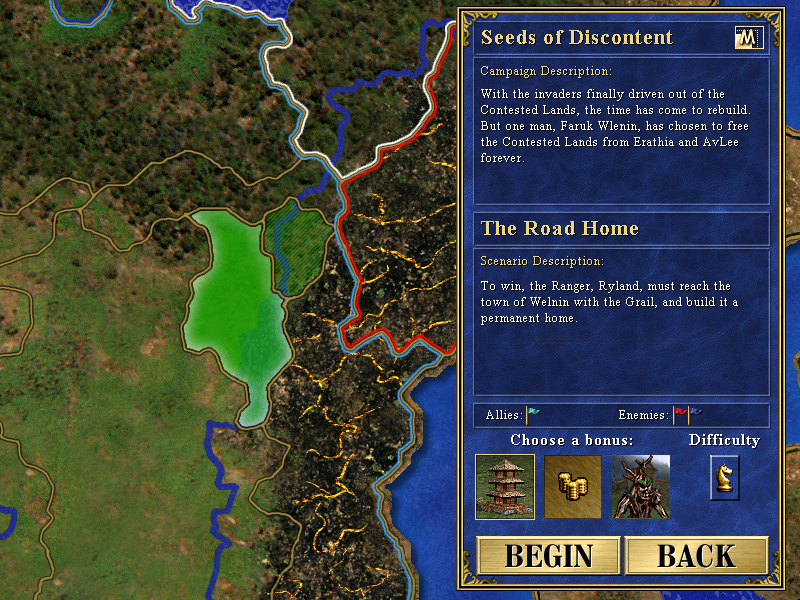Begin the campaign scenario
The width and height of the screenshot is (800, 600).
click(x=548, y=556)
